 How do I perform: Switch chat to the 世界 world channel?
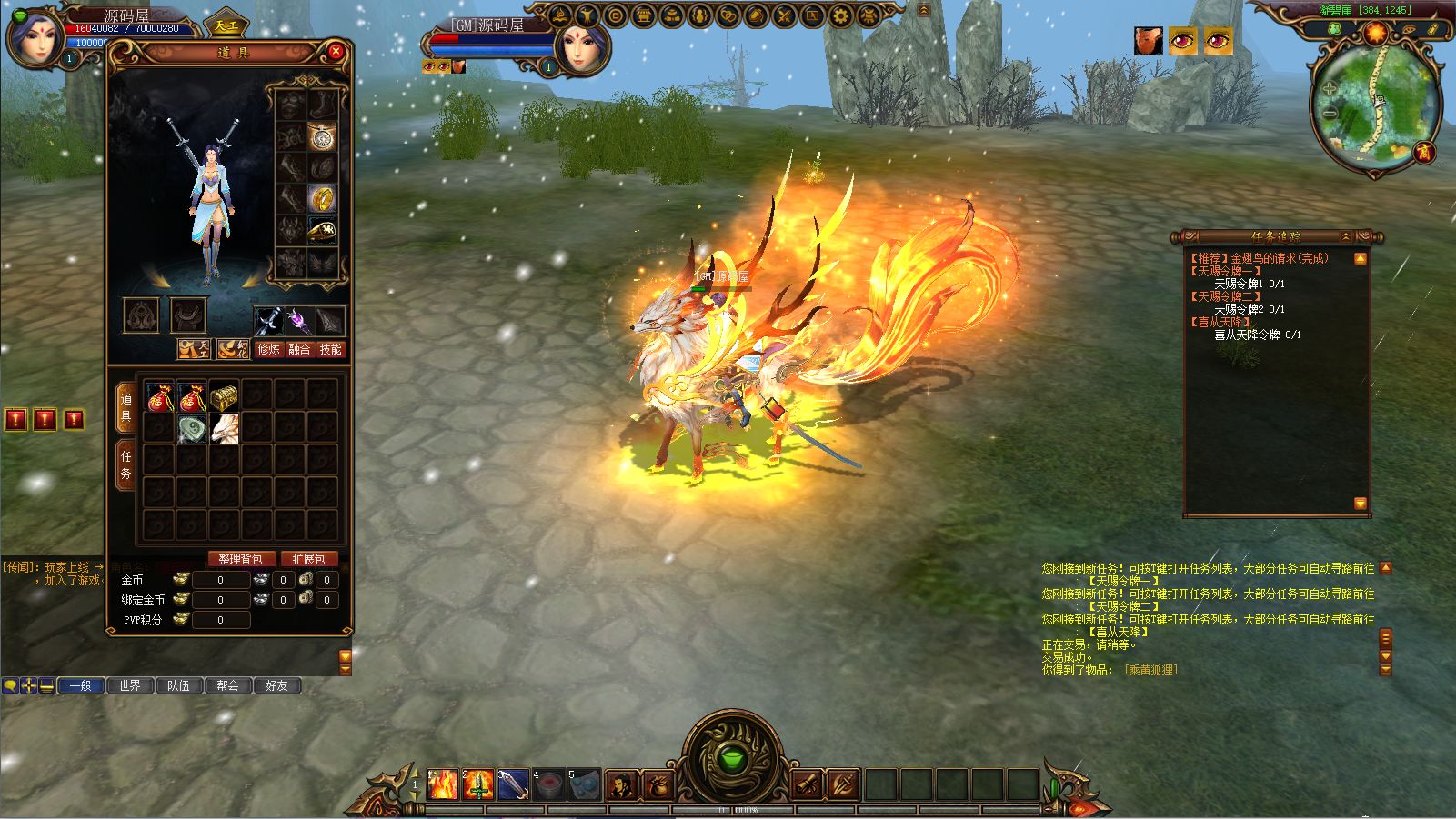tap(130, 685)
